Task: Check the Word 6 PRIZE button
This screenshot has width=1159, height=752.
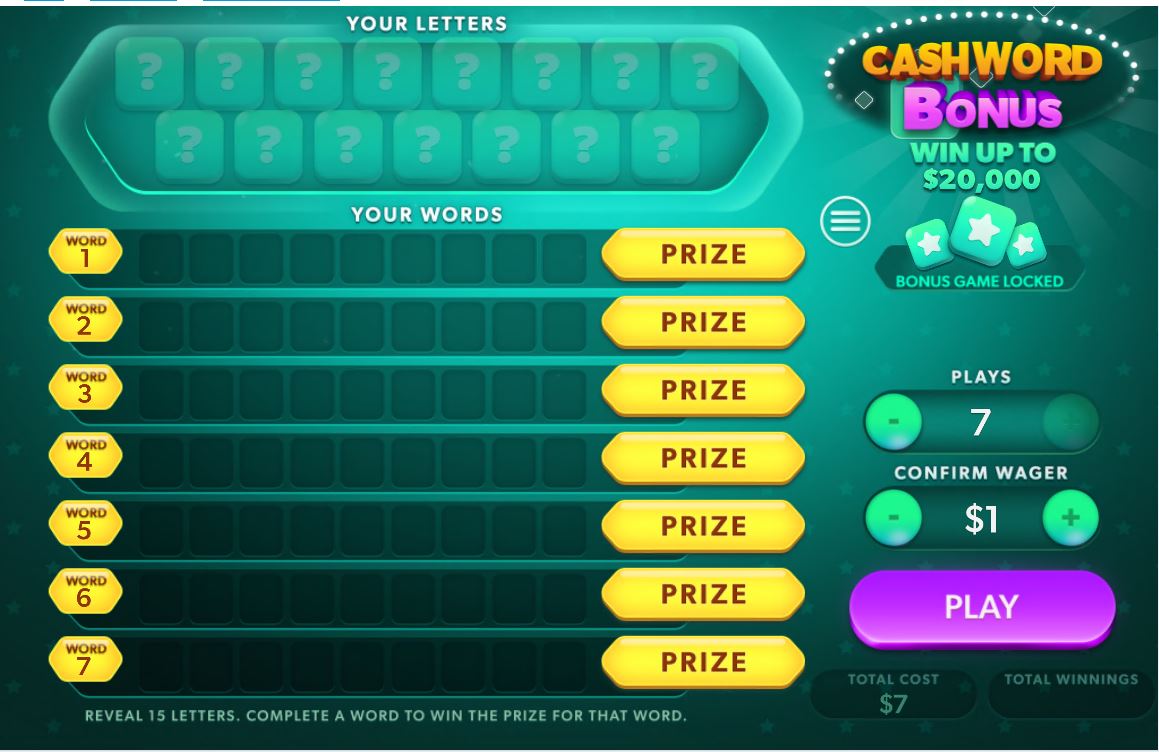Action: coord(703,594)
